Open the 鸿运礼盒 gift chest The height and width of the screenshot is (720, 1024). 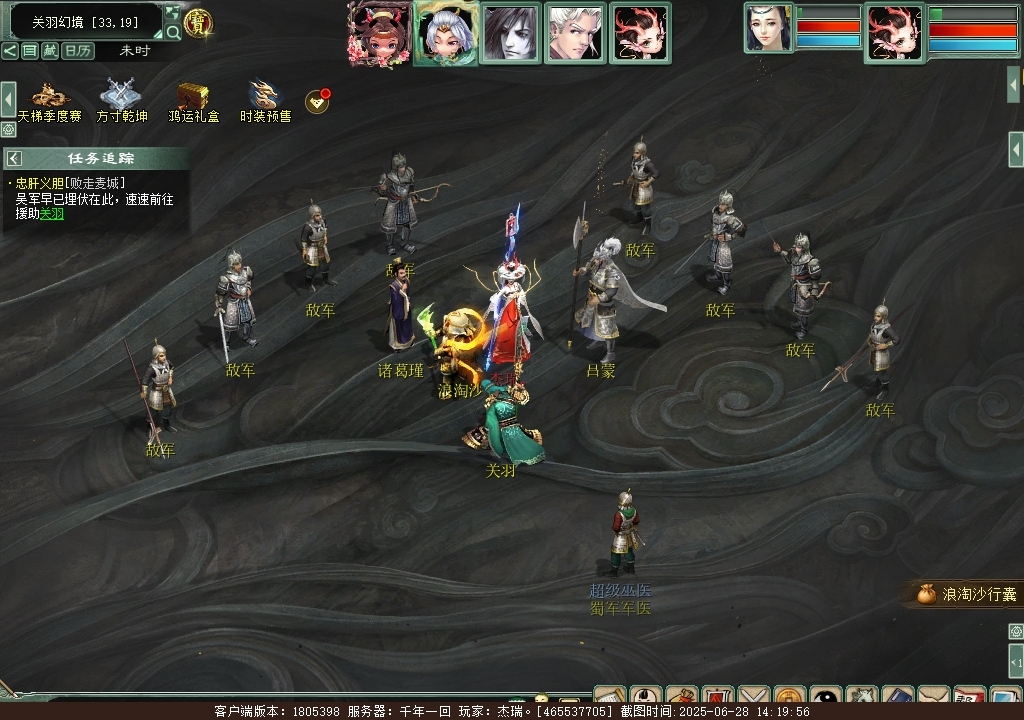pyautogui.click(x=193, y=96)
